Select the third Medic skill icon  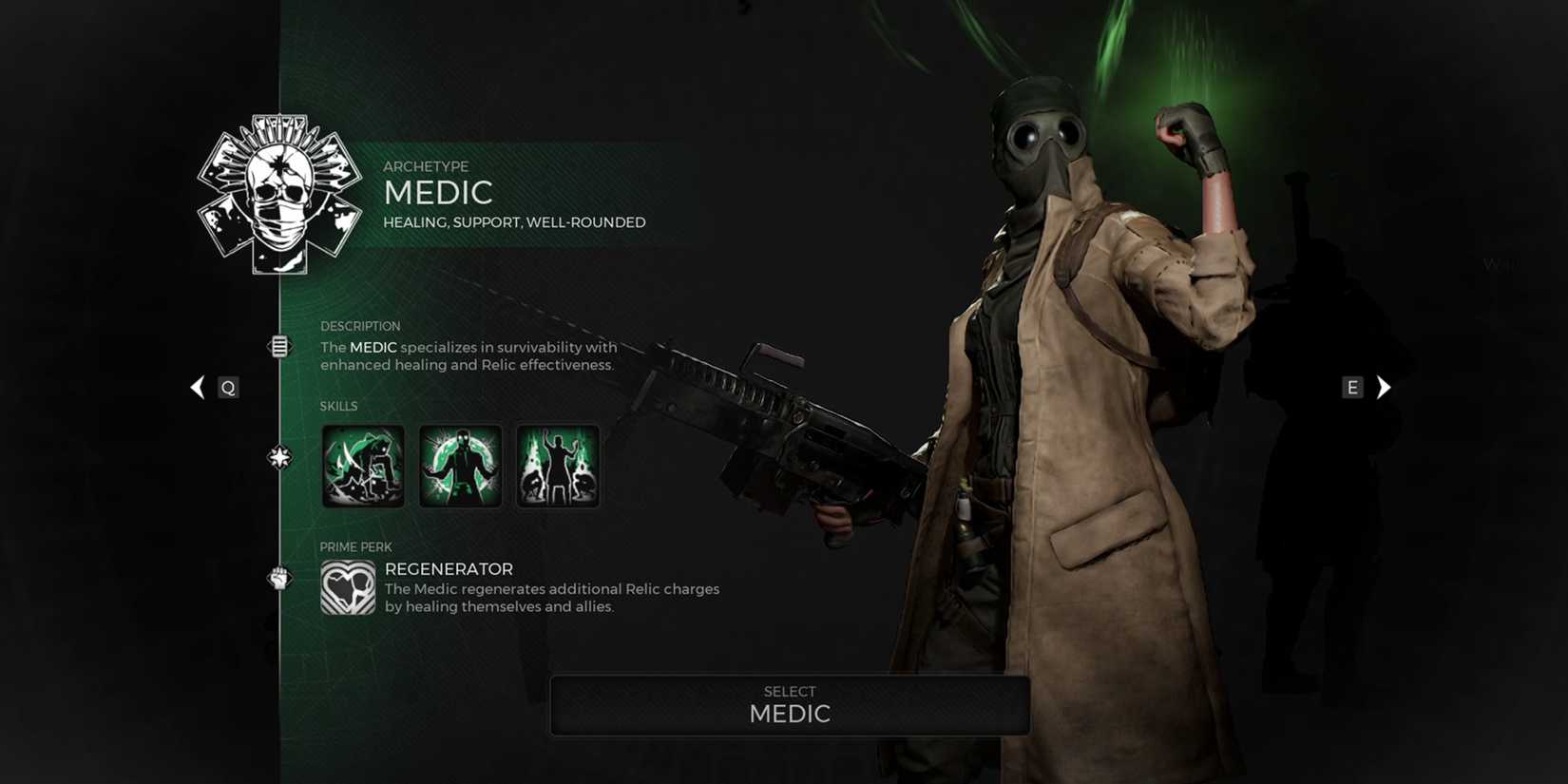[x=557, y=466]
